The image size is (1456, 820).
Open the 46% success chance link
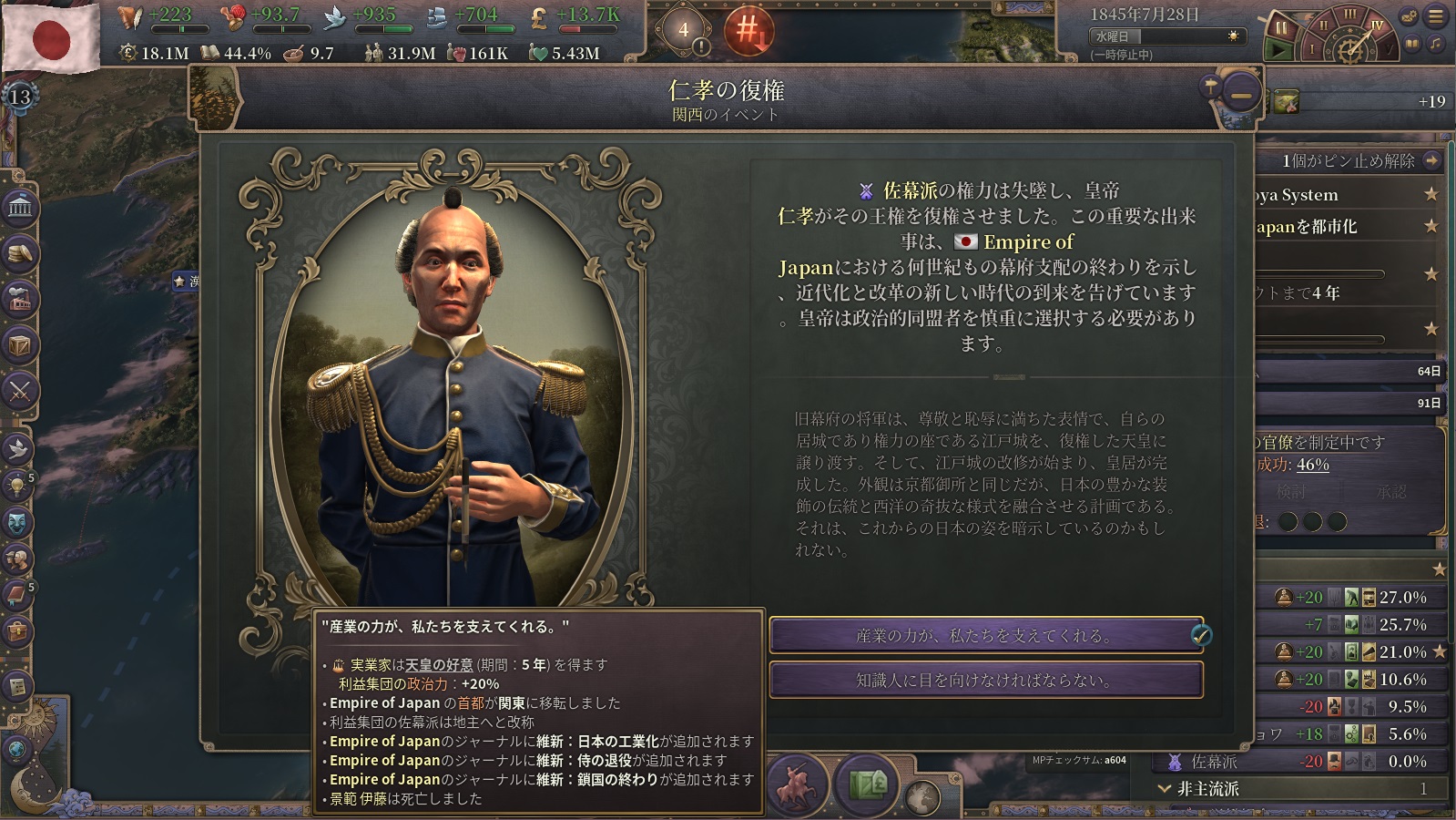[x=1312, y=465]
